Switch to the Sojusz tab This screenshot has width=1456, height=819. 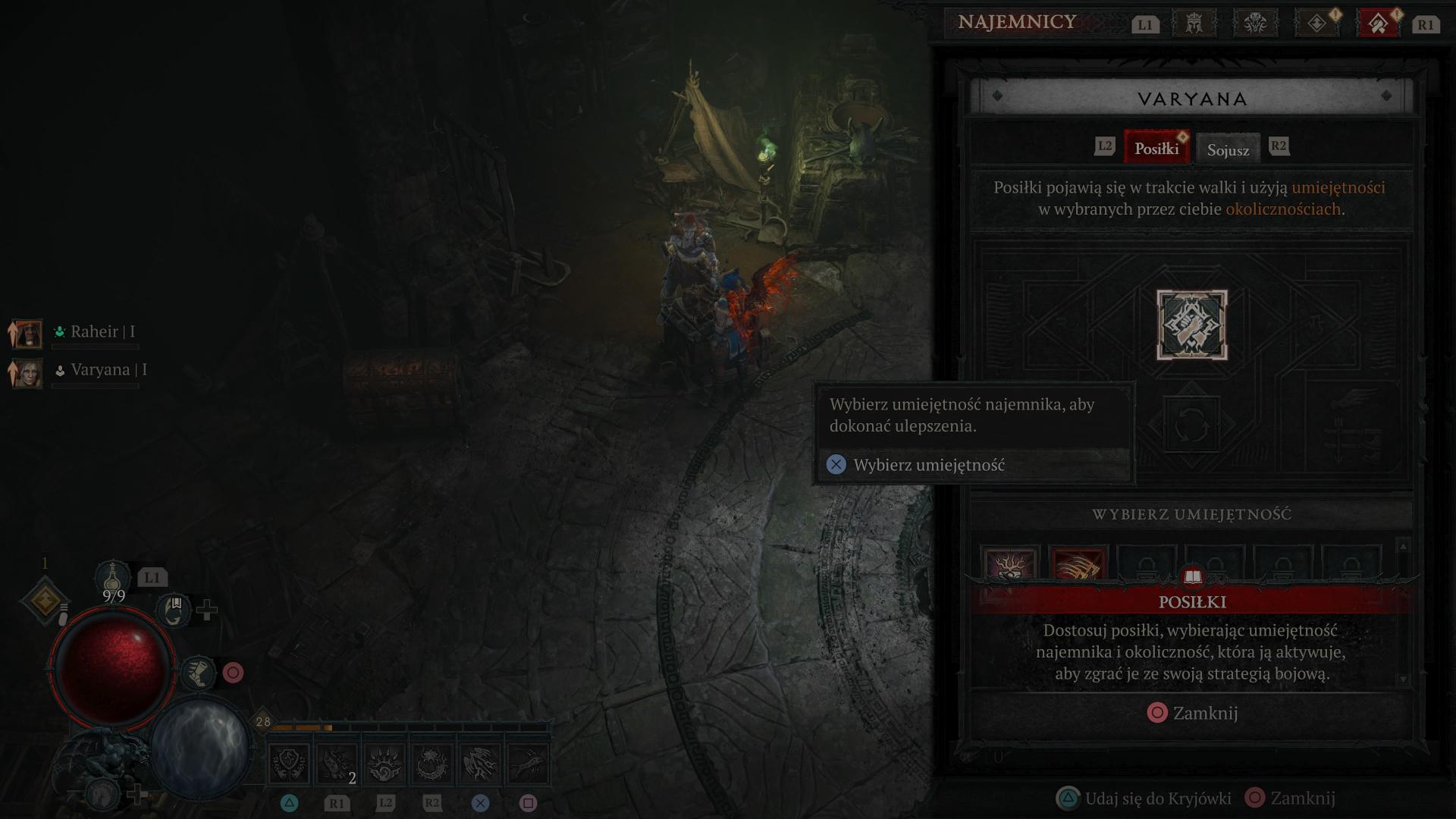coord(1228,149)
